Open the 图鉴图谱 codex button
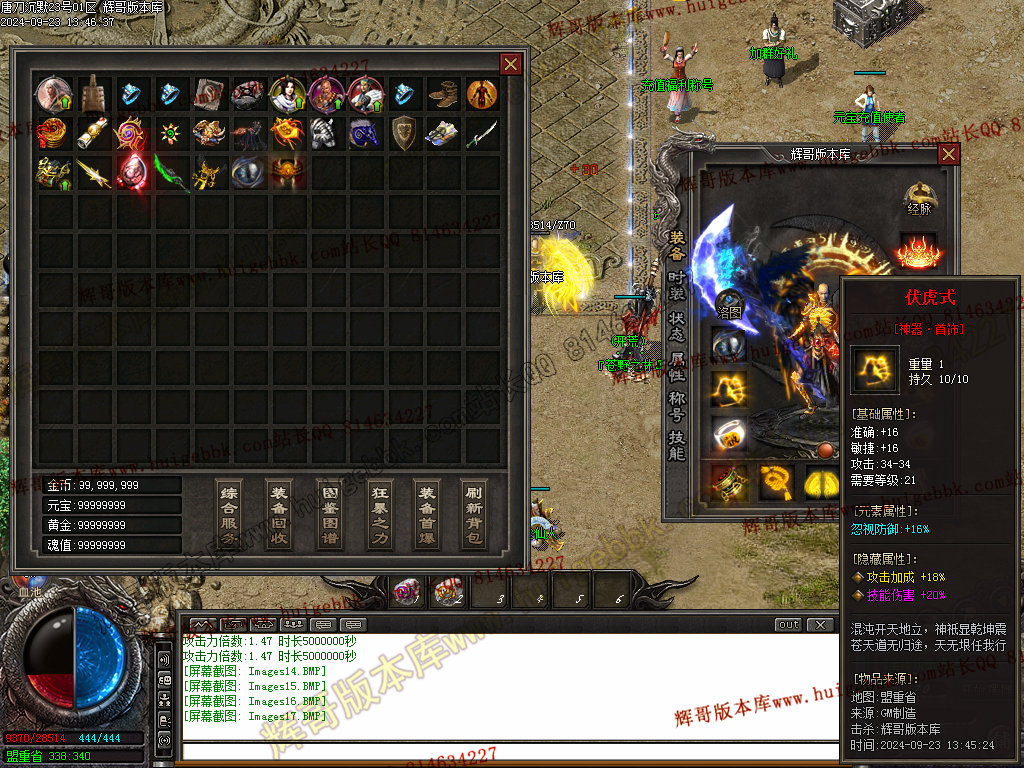Viewport: 1024px width, 768px height. [x=328, y=514]
